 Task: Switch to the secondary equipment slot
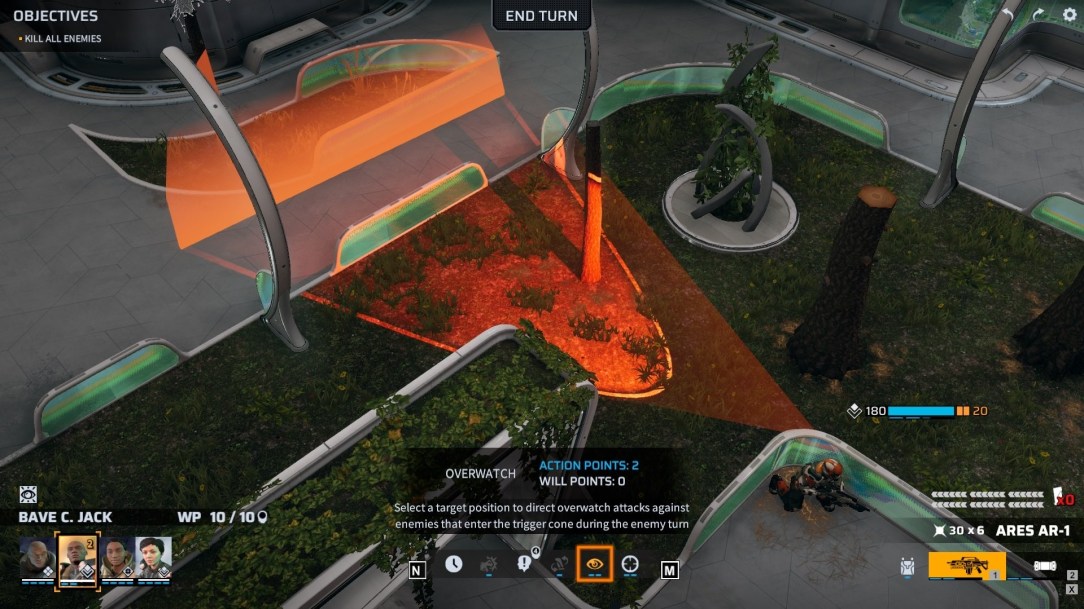click(x=1044, y=566)
